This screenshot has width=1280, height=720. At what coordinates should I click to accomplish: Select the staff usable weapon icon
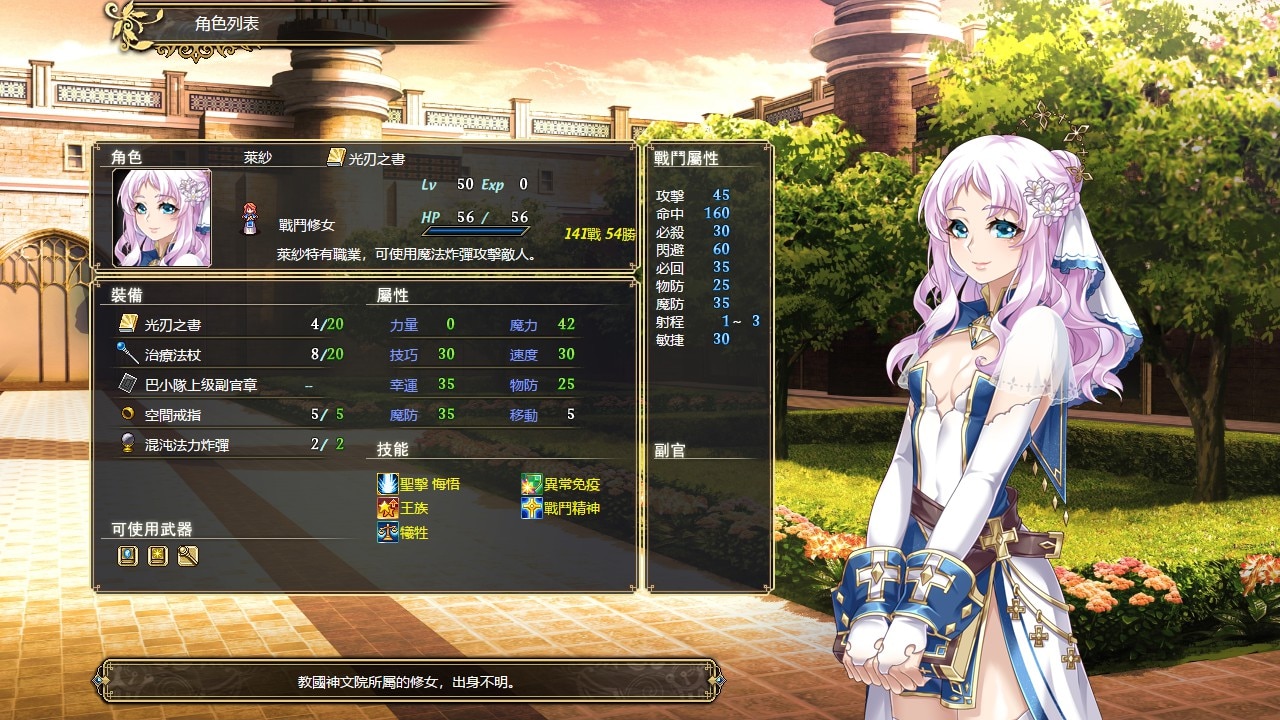pos(187,556)
